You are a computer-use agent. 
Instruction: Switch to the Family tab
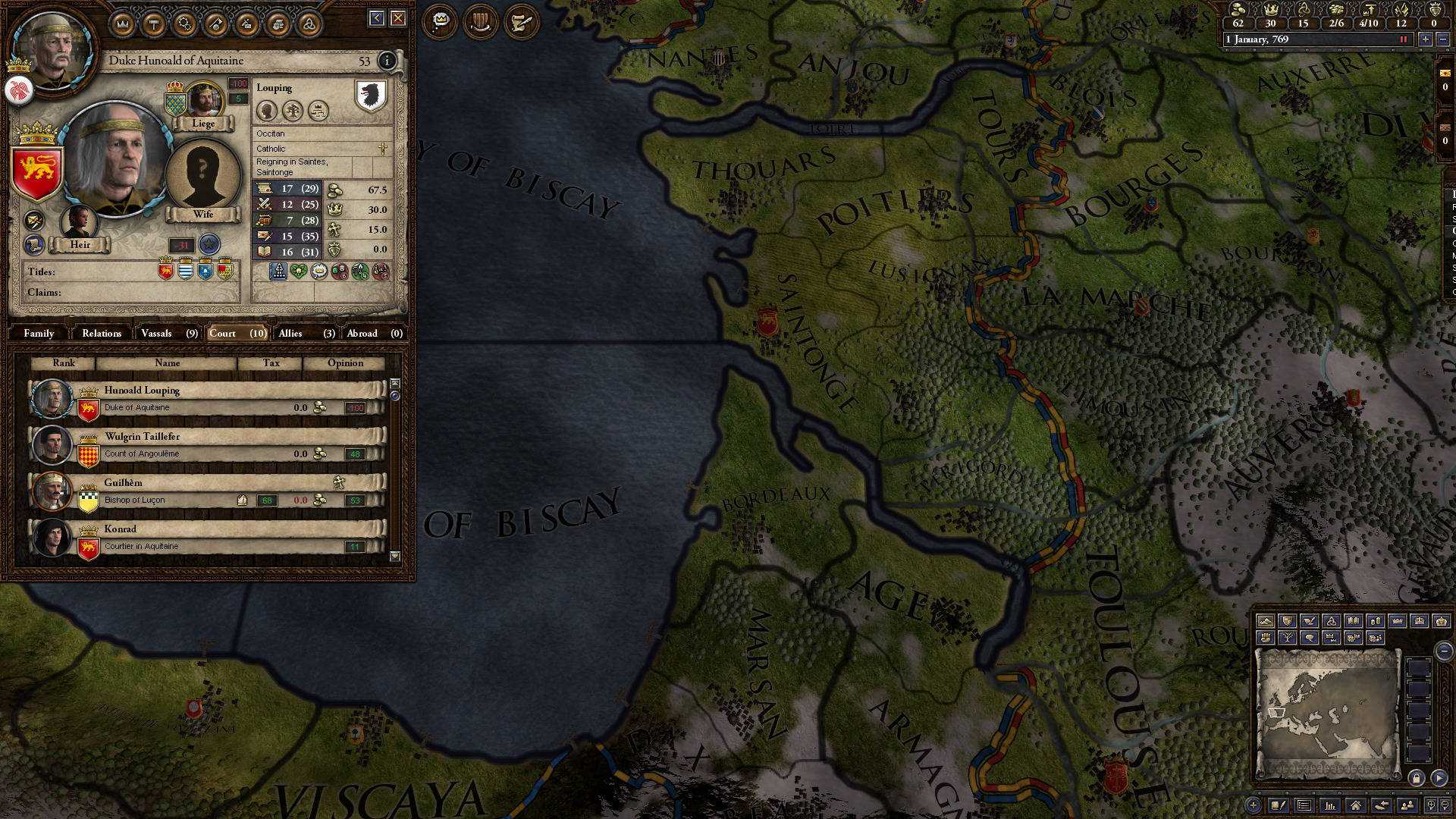[39, 333]
